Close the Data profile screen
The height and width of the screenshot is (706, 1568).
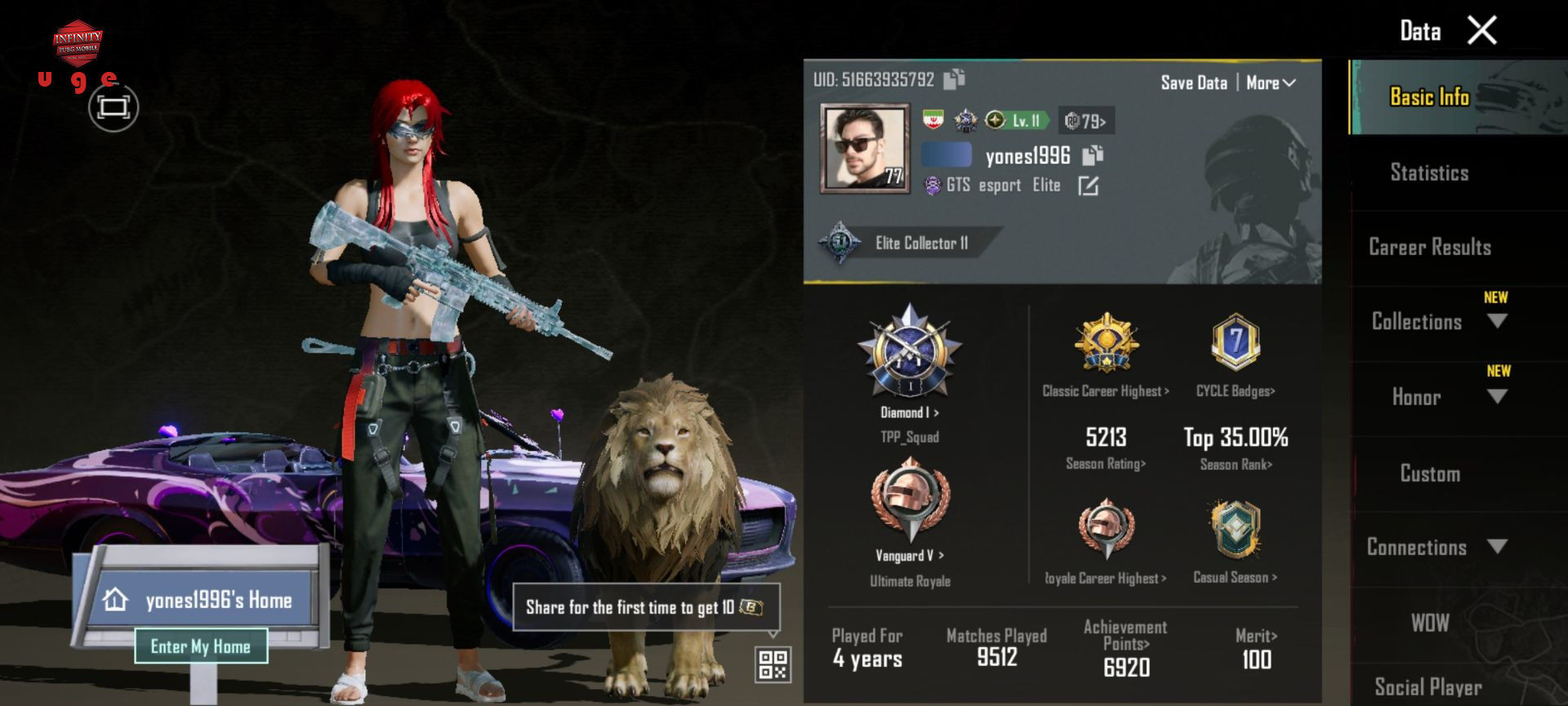[x=1481, y=31]
